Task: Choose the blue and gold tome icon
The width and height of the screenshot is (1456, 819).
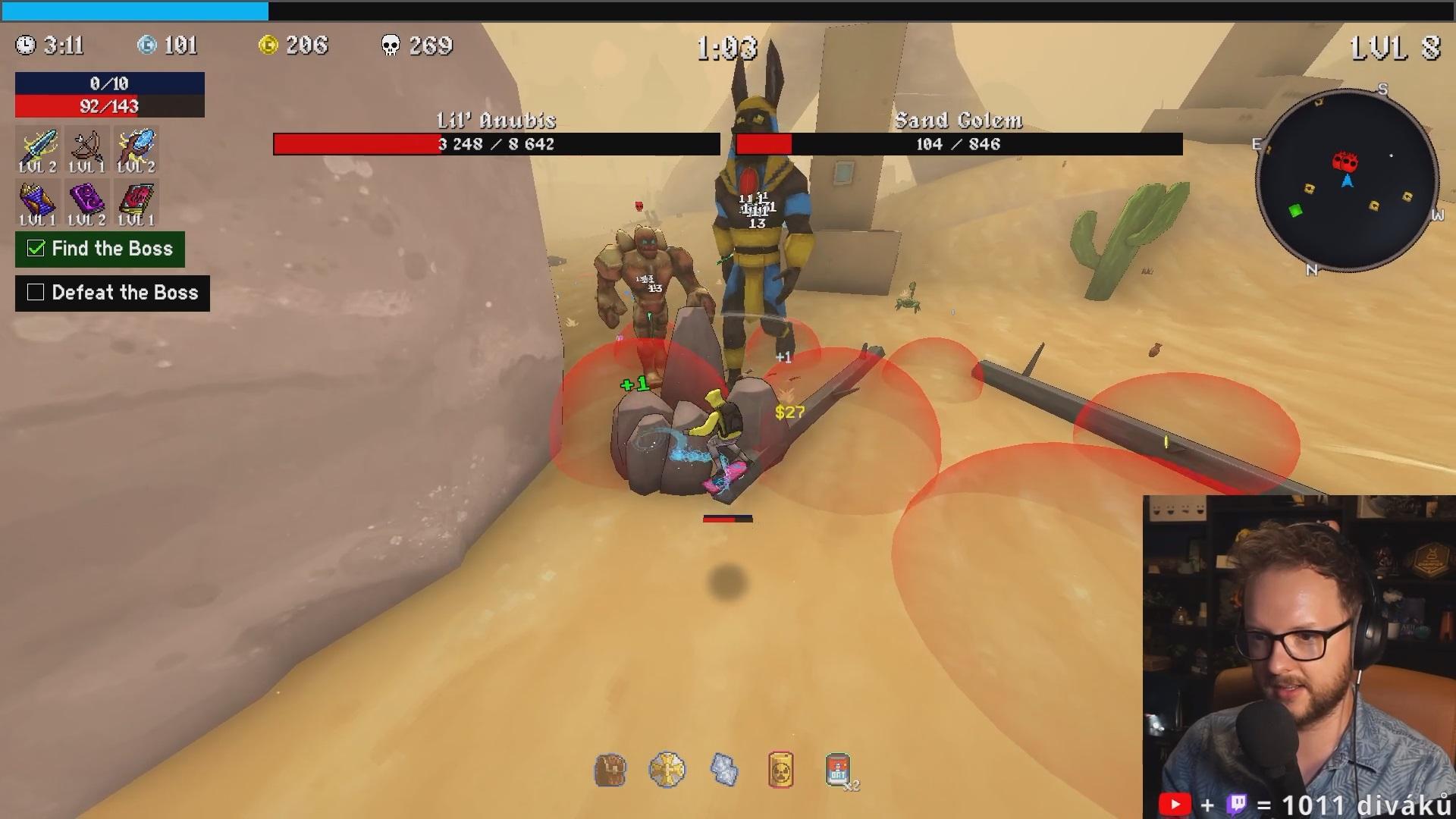Action: tap(38, 200)
